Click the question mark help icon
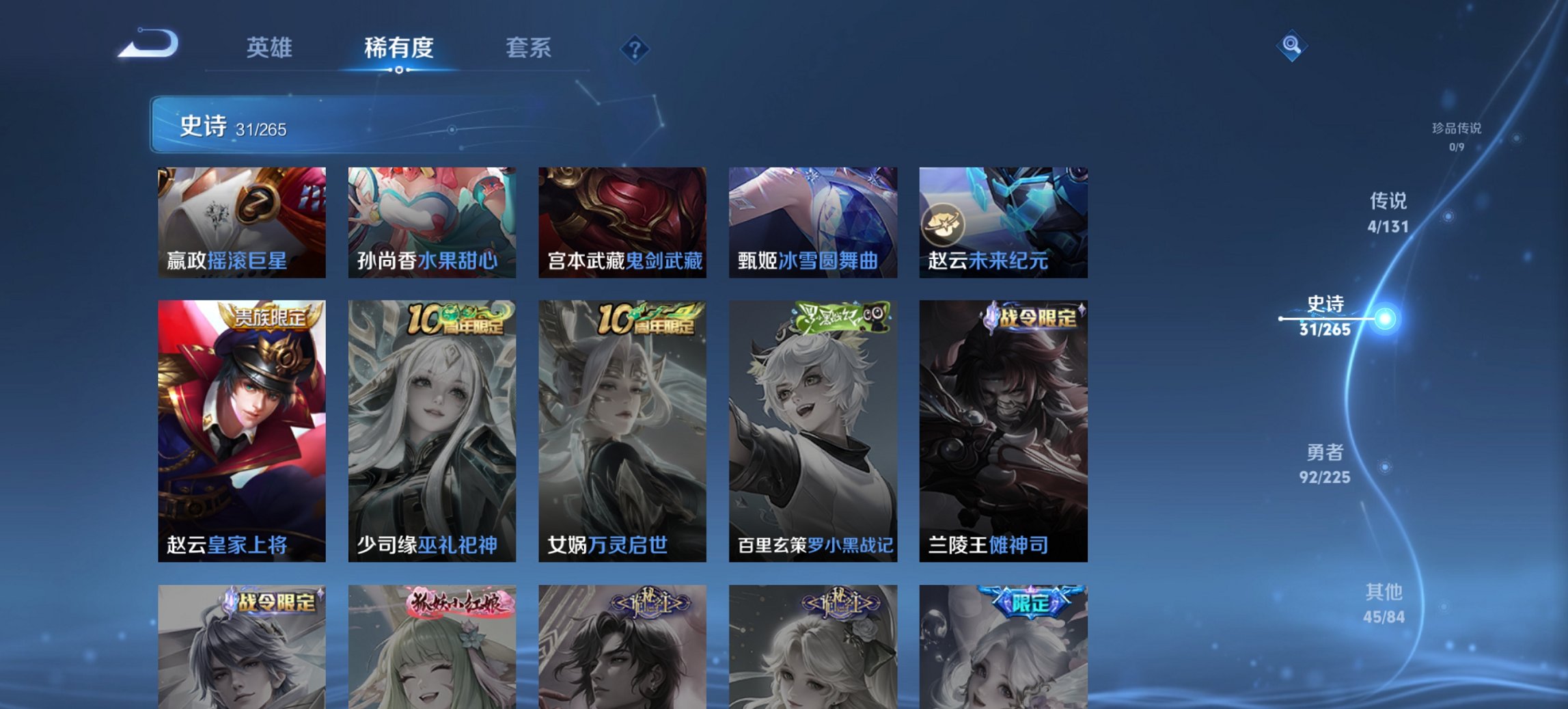Screen dimensions: 1568x709 635,49
